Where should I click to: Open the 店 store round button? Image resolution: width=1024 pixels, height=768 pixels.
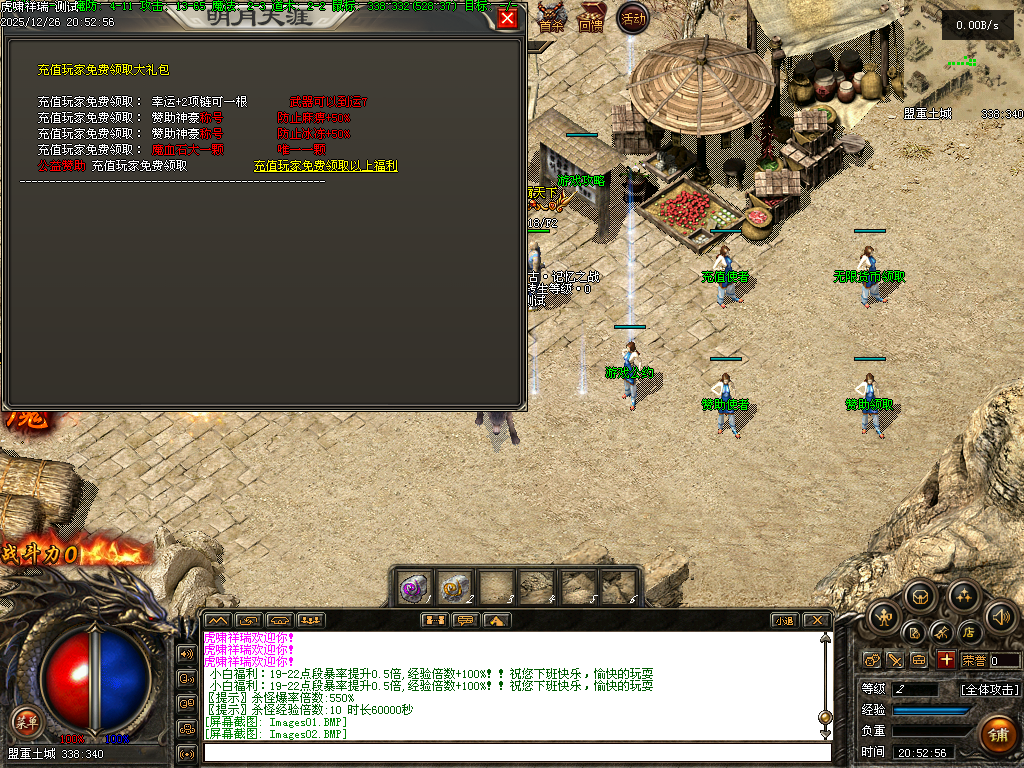pos(968,632)
